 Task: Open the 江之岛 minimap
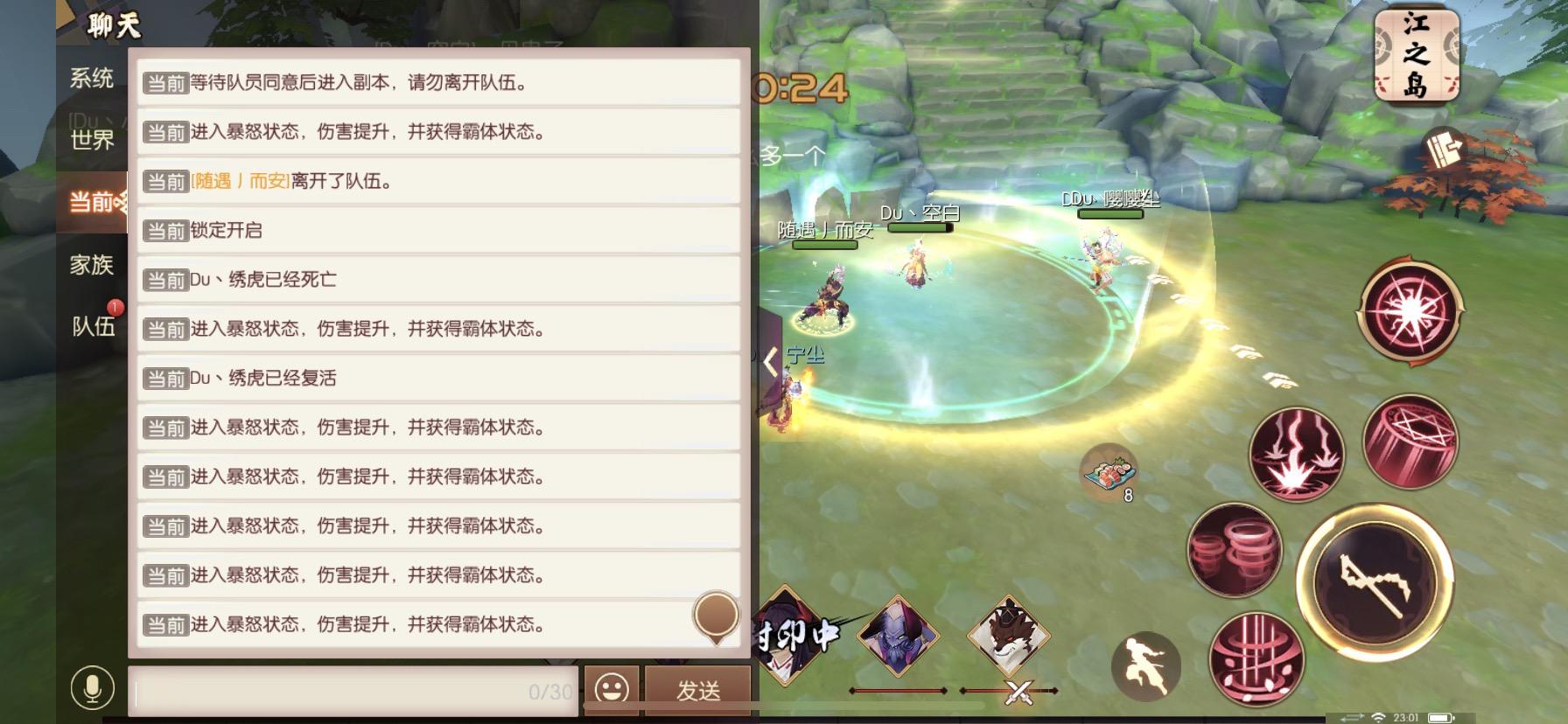tap(1417, 52)
